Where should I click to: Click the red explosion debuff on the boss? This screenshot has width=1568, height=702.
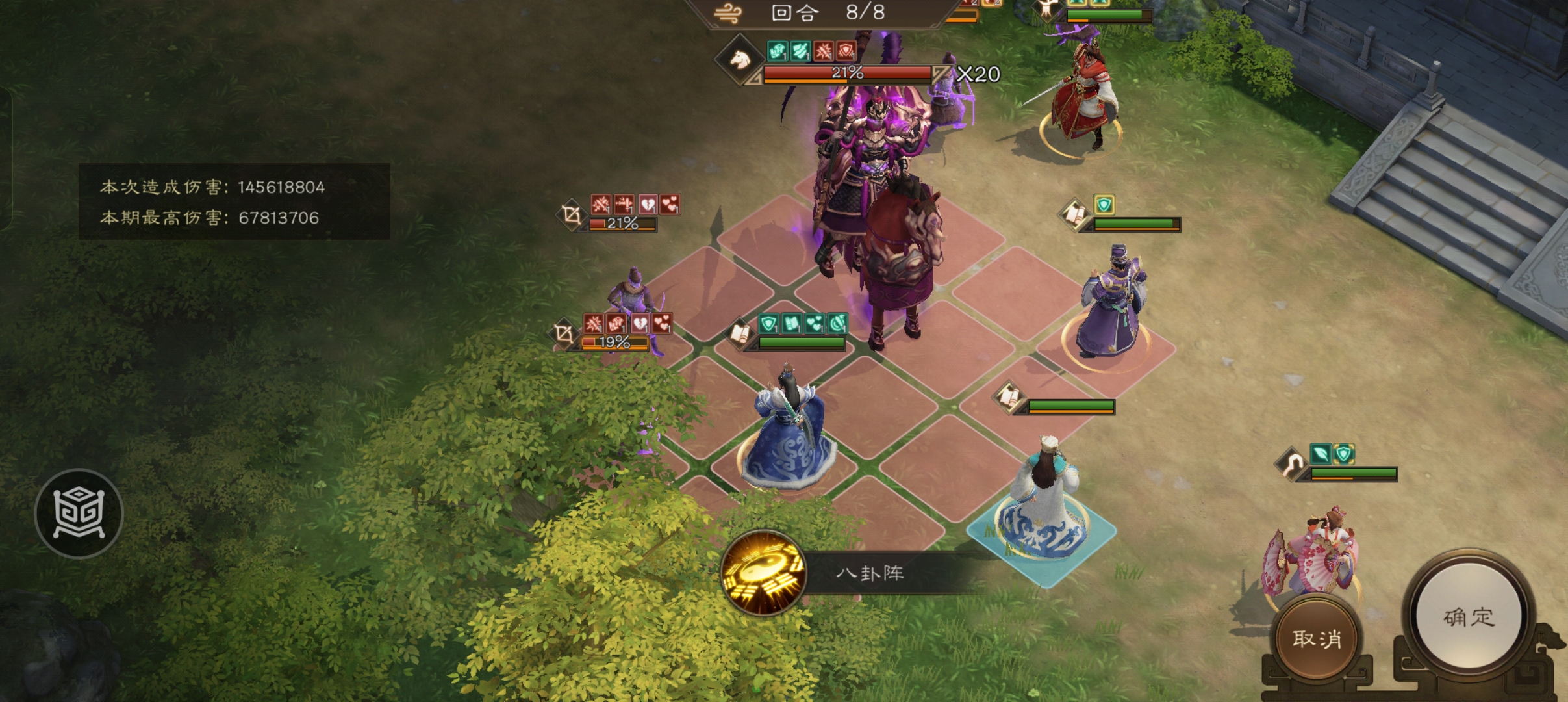[x=823, y=52]
